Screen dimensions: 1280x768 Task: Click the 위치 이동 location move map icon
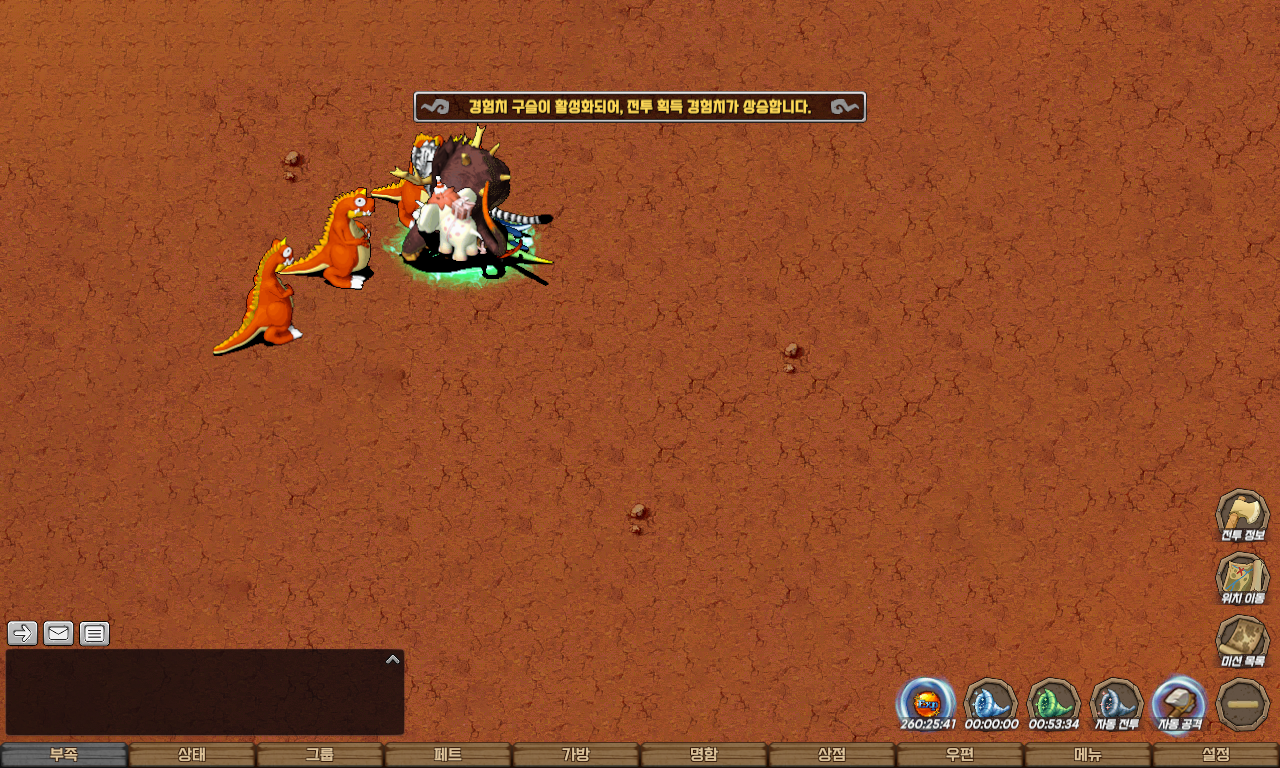(1242, 579)
